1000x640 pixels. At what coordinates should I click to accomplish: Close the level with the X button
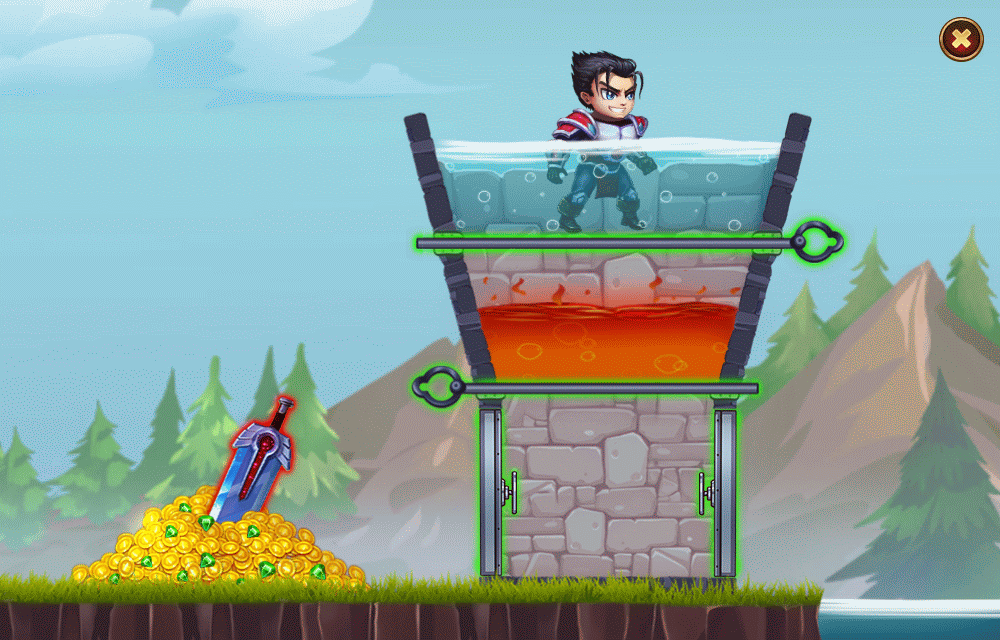click(960, 40)
